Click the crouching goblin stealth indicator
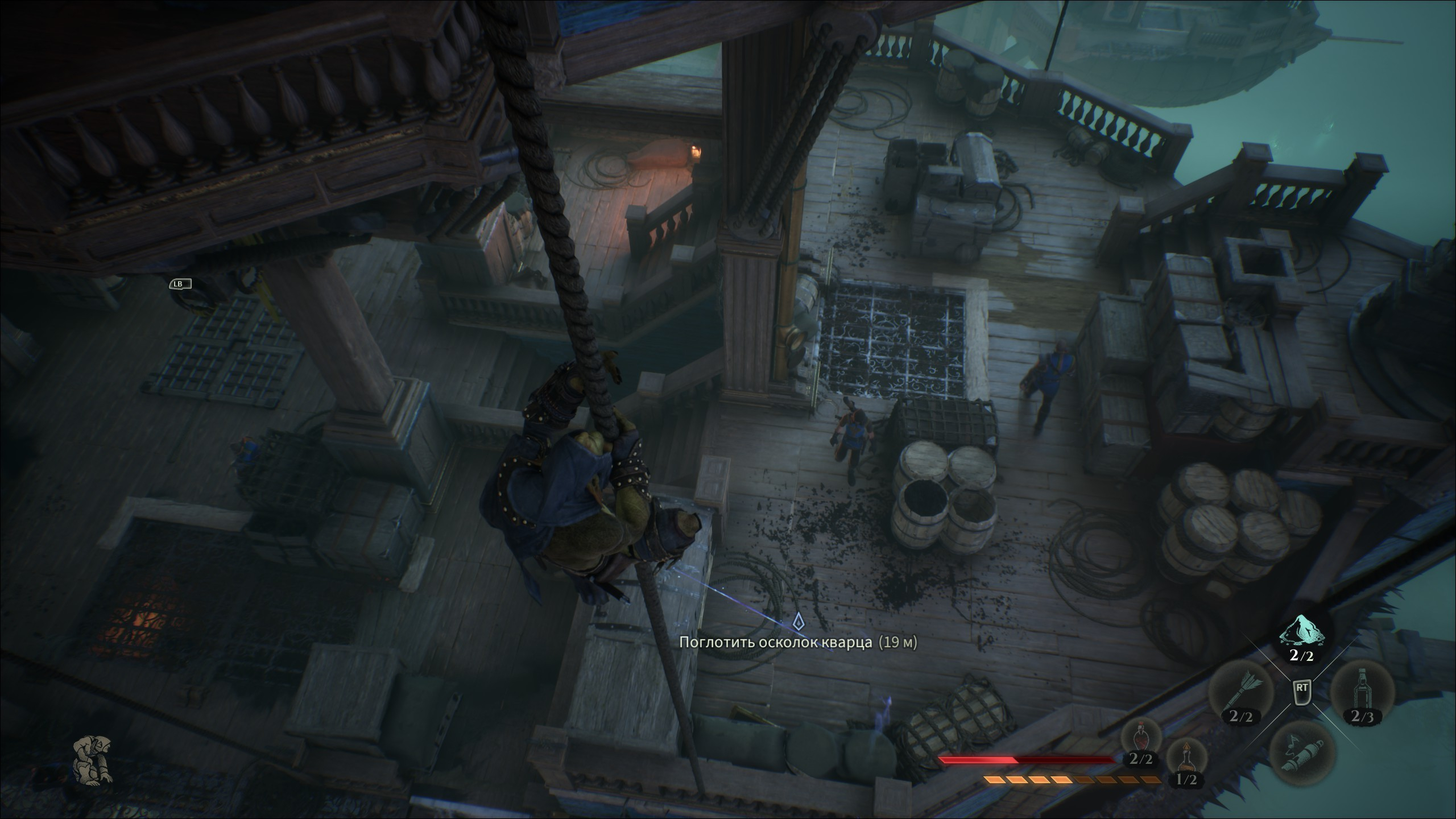 [93, 760]
